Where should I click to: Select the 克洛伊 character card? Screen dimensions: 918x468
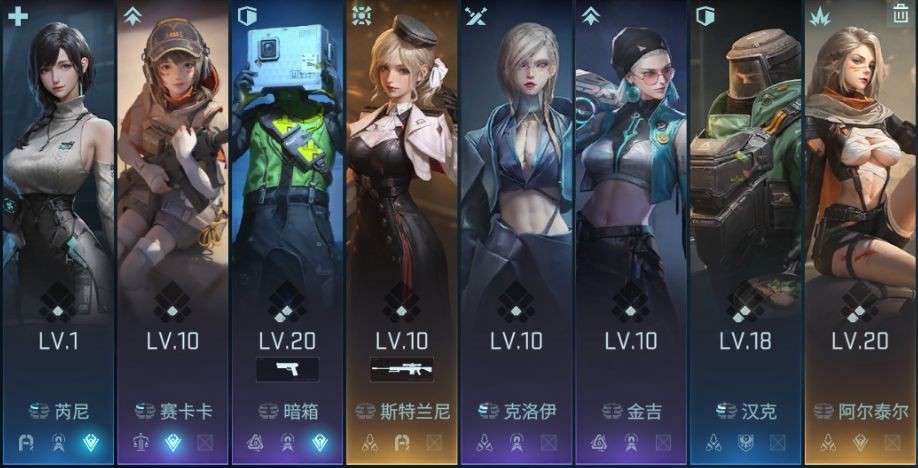point(516,200)
